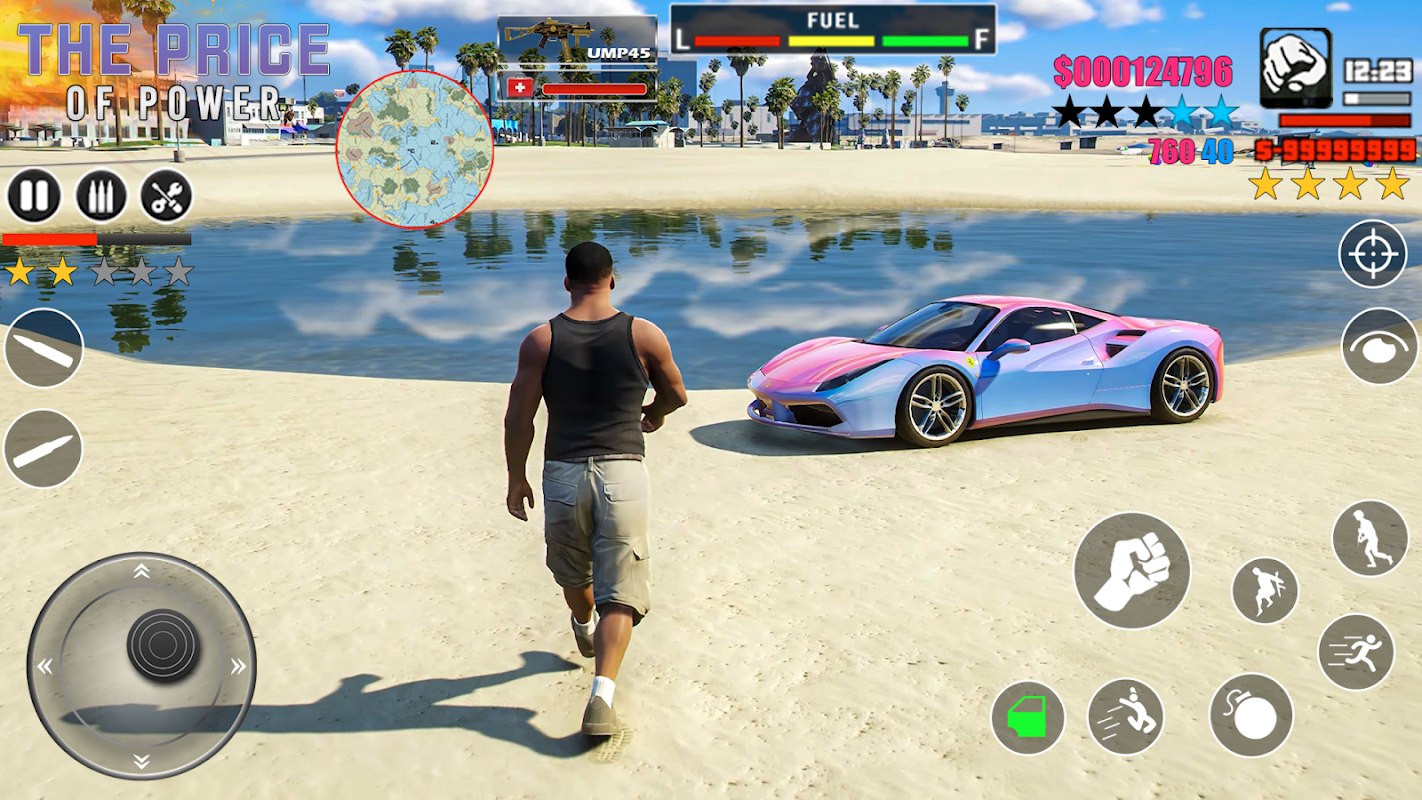Tap the jumping figure action button
1422x800 pixels.
1264,591
